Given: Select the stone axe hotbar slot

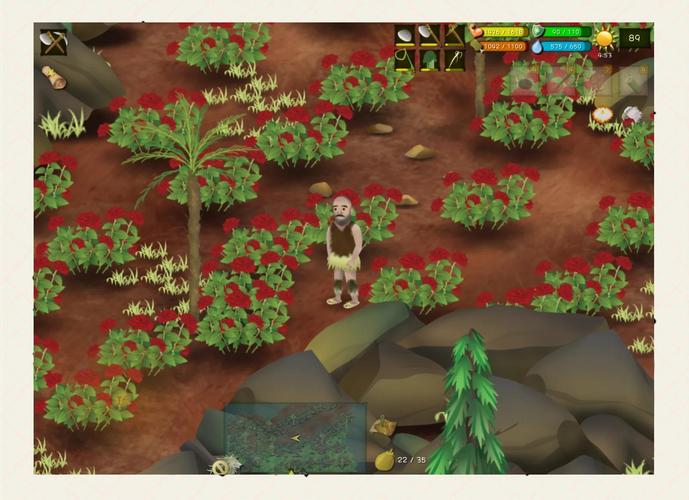Looking at the screenshot, I should click(429, 36).
